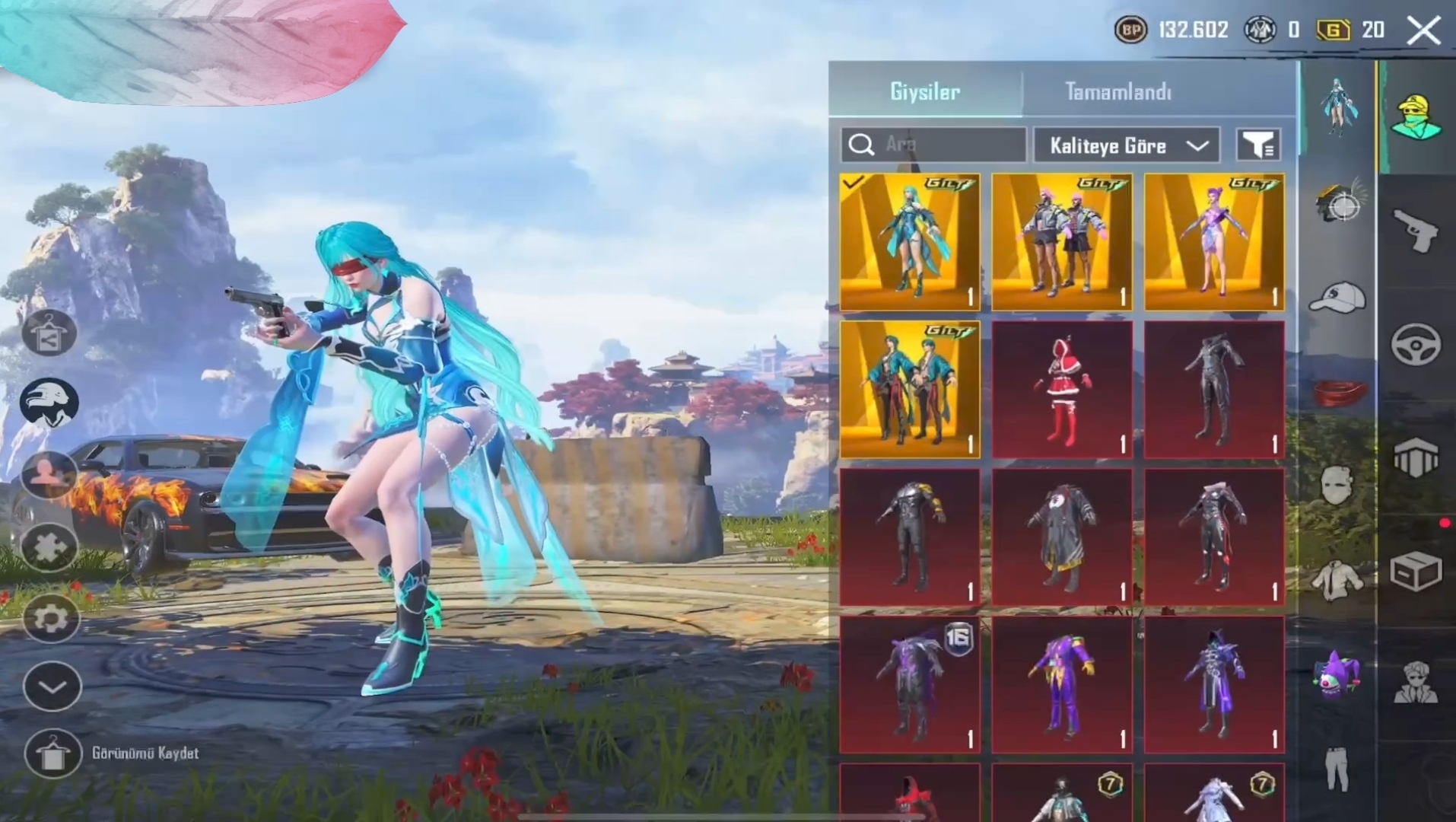Pick the pink-haired purple dress outfit

pos(1214,241)
